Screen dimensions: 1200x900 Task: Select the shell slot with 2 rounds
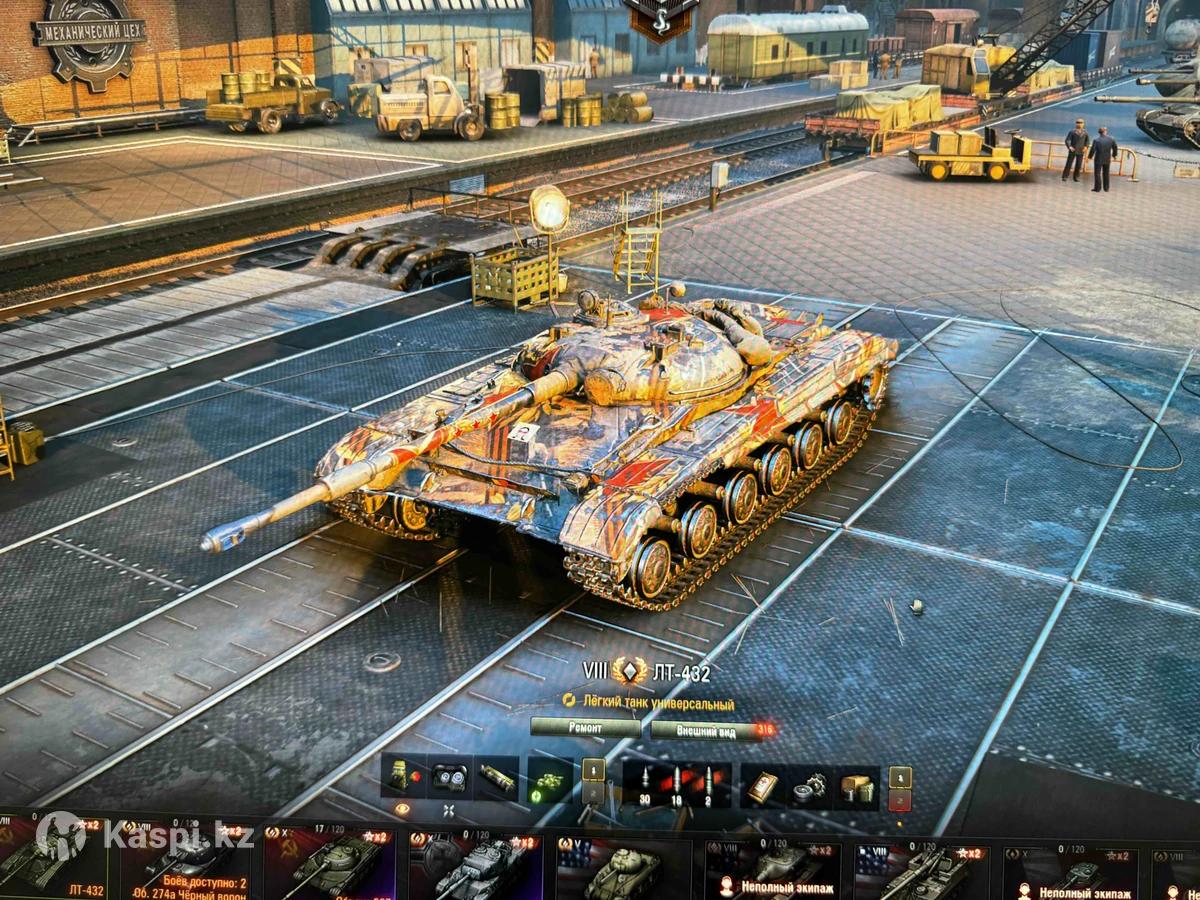[710, 783]
